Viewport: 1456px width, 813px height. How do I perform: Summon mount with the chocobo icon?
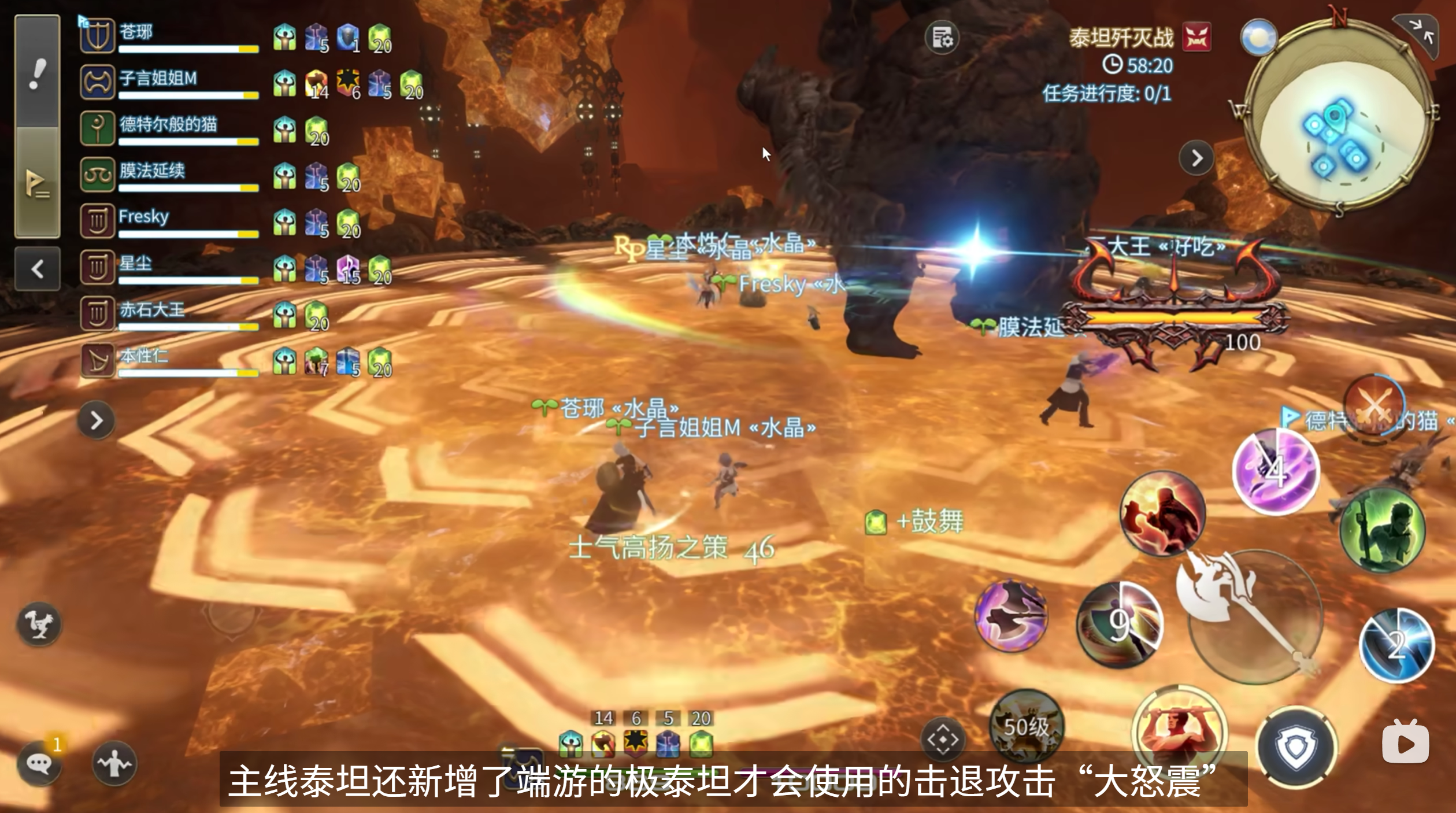coord(39,624)
